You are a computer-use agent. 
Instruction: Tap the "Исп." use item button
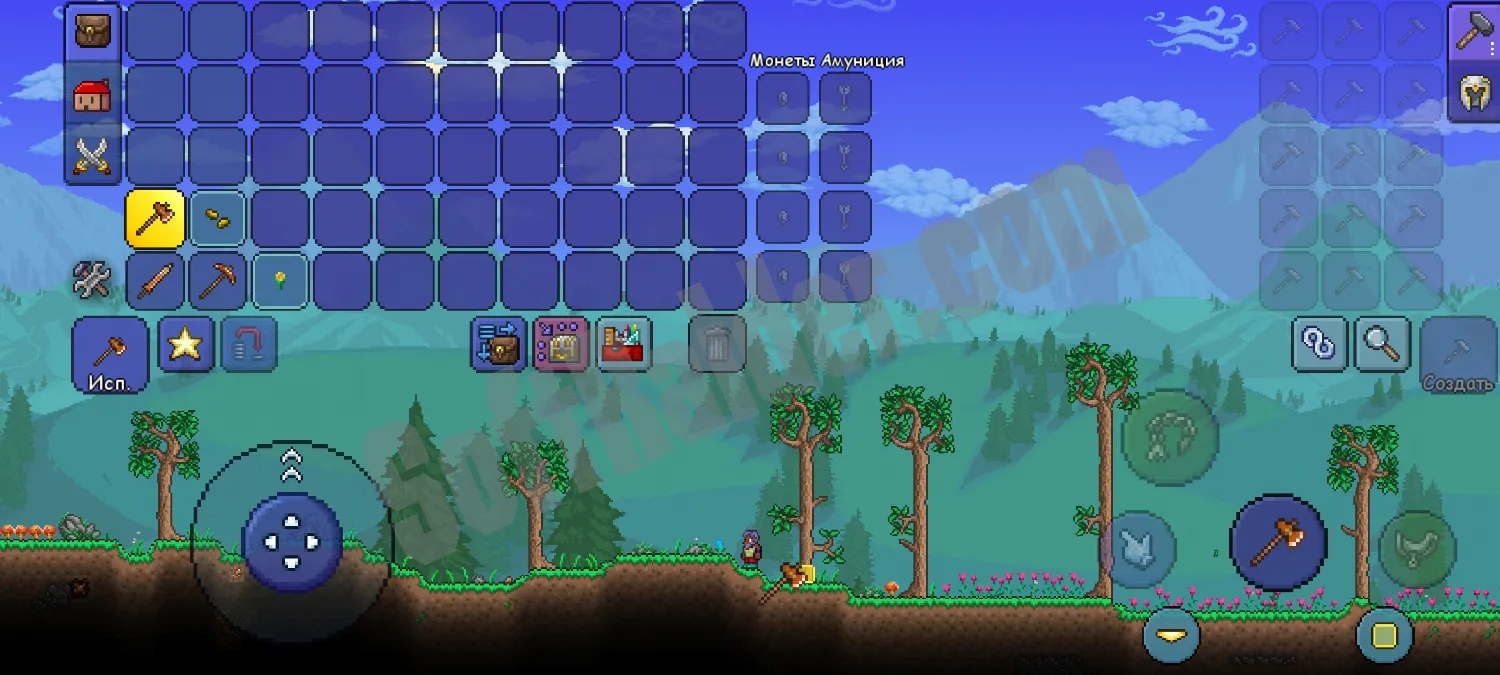[110, 355]
